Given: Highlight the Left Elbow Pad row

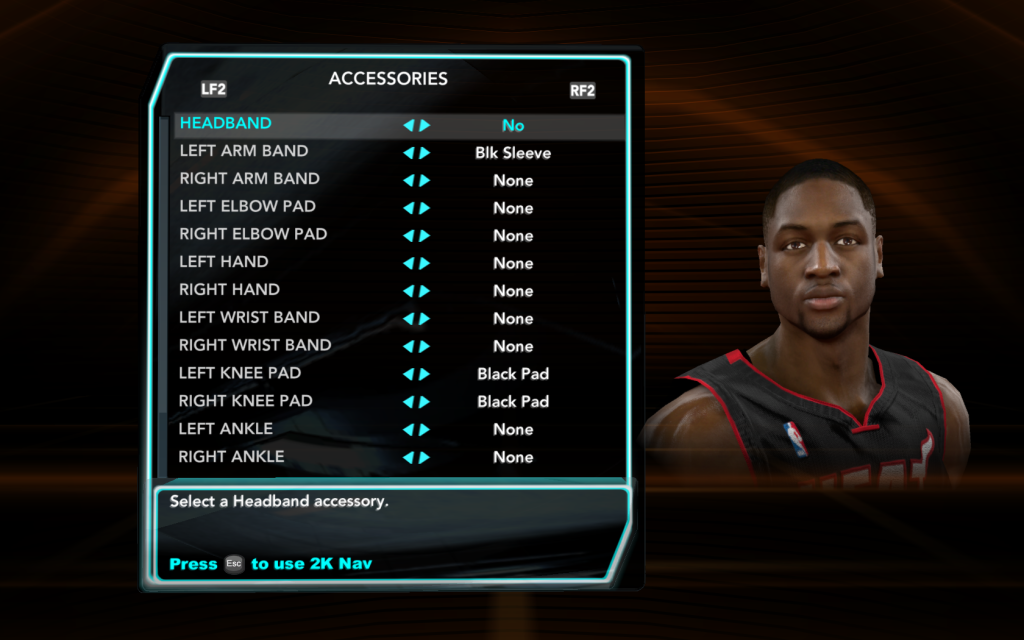Looking at the screenshot, I should point(247,207).
